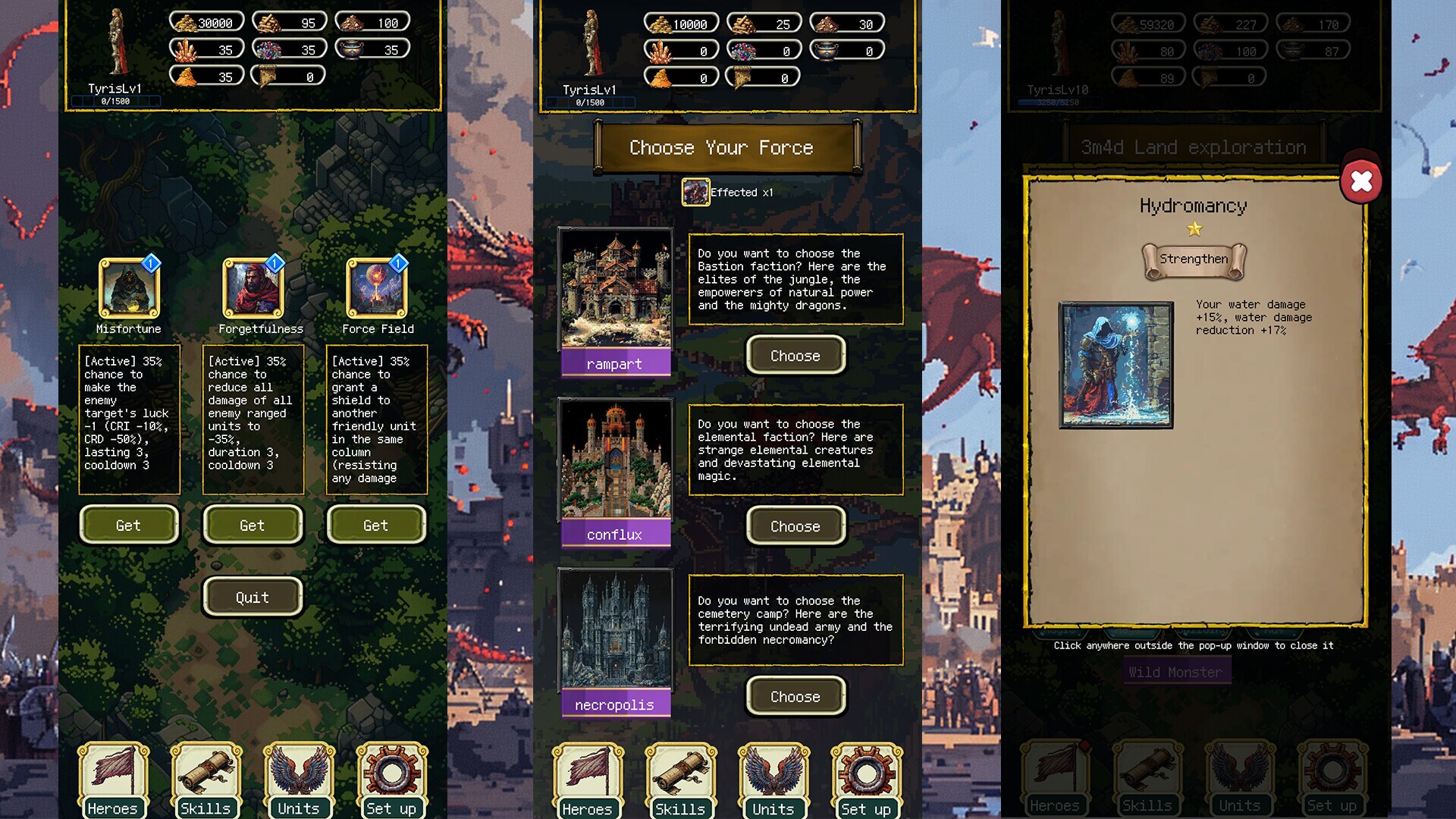Choose the elemental conflux faction
The width and height of the screenshot is (1456, 819).
[795, 526]
